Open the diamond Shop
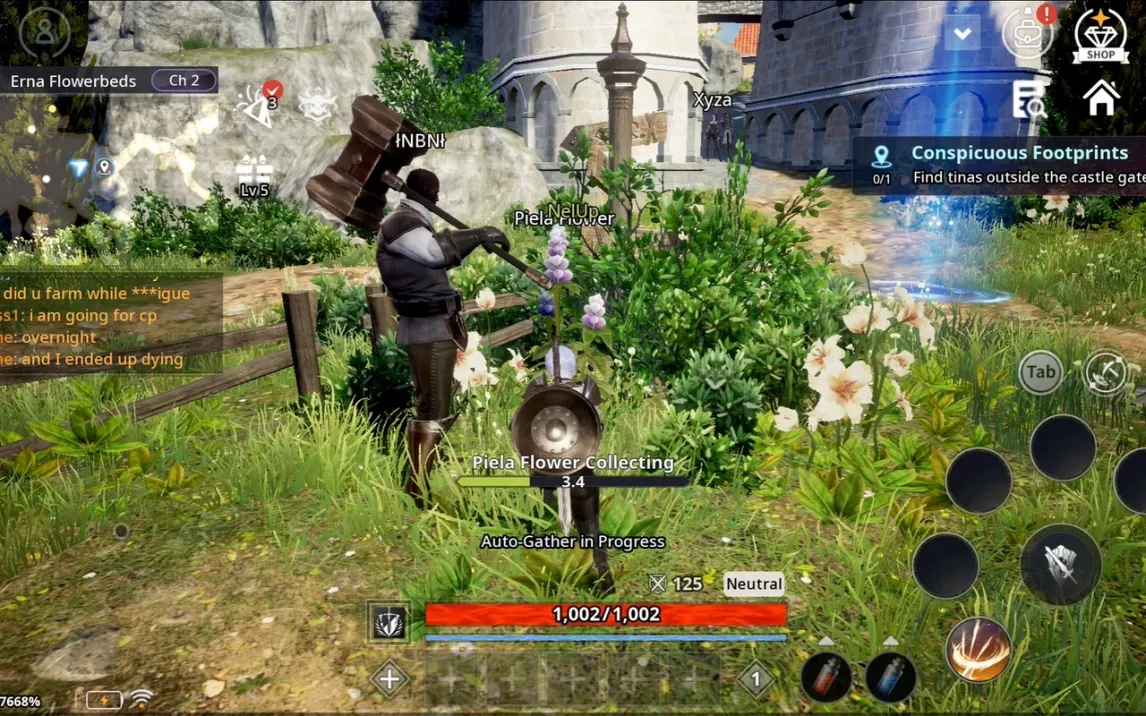Image resolution: width=1146 pixels, height=716 pixels. tap(1100, 36)
